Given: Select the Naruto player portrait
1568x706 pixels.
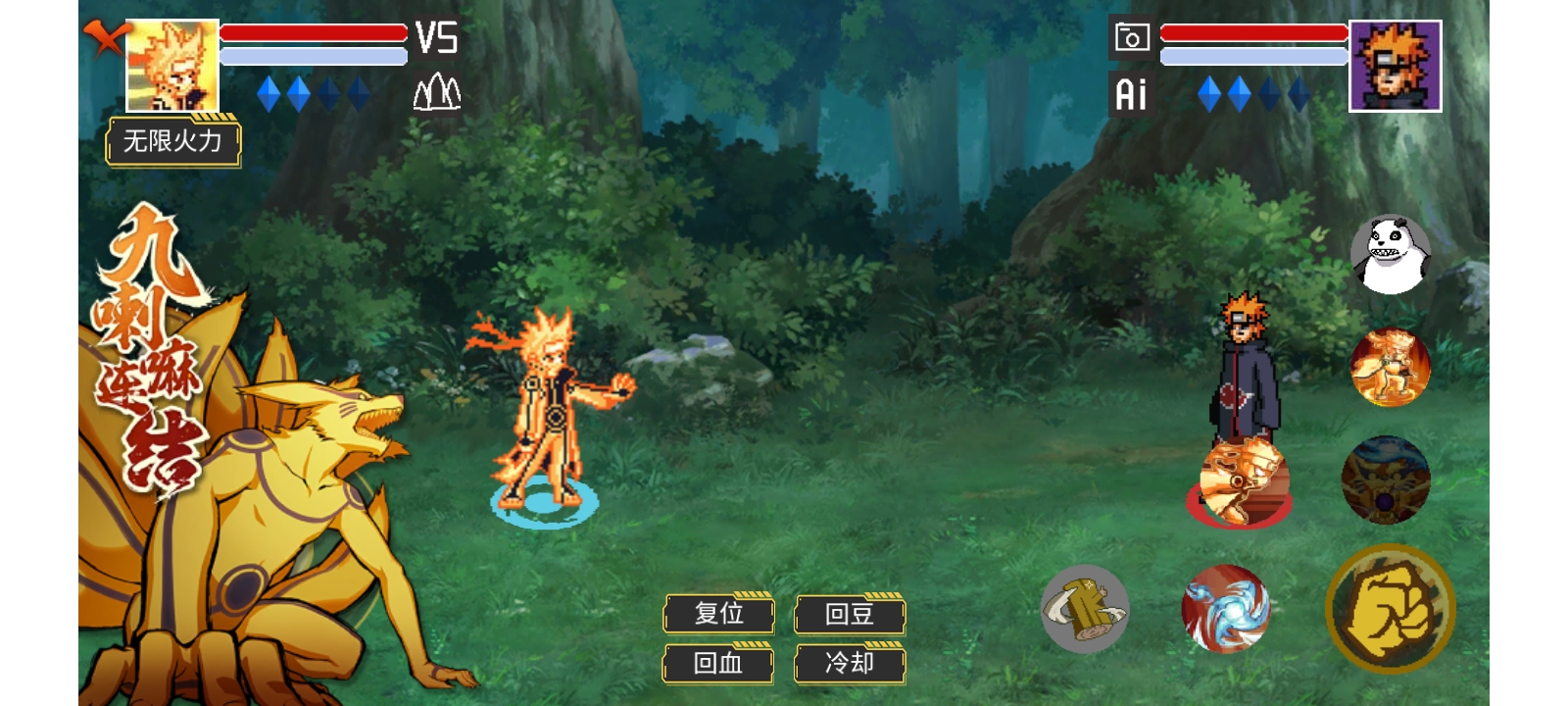Looking at the screenshot, I should coord(172,66).
